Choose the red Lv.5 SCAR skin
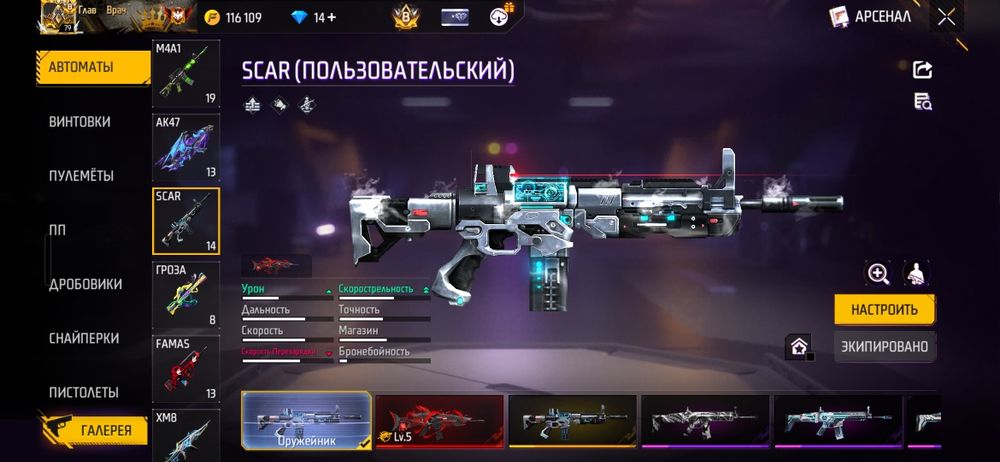 coord(439,419)
